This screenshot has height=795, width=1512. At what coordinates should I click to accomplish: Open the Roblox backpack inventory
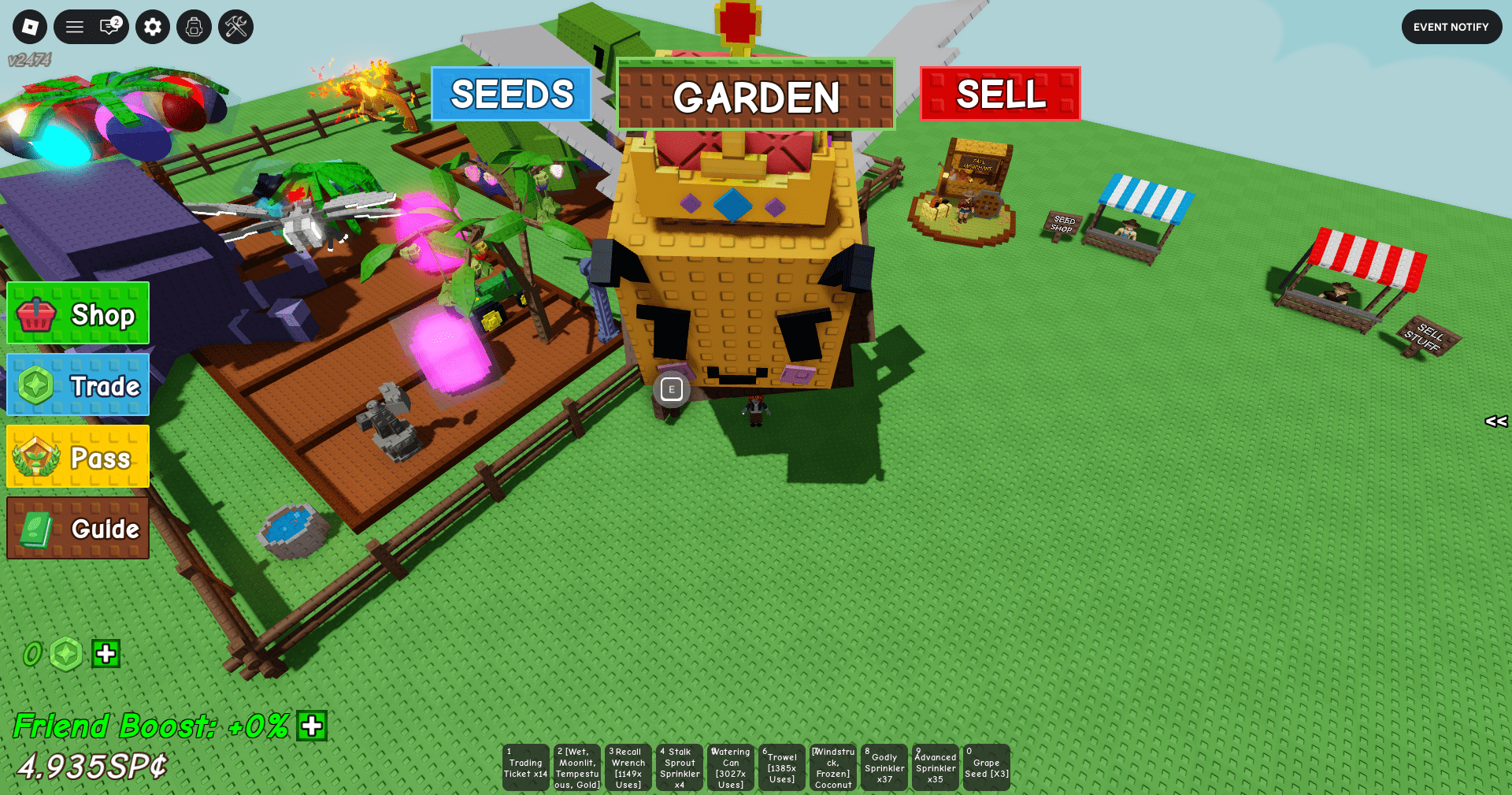[x=194, y=26]
